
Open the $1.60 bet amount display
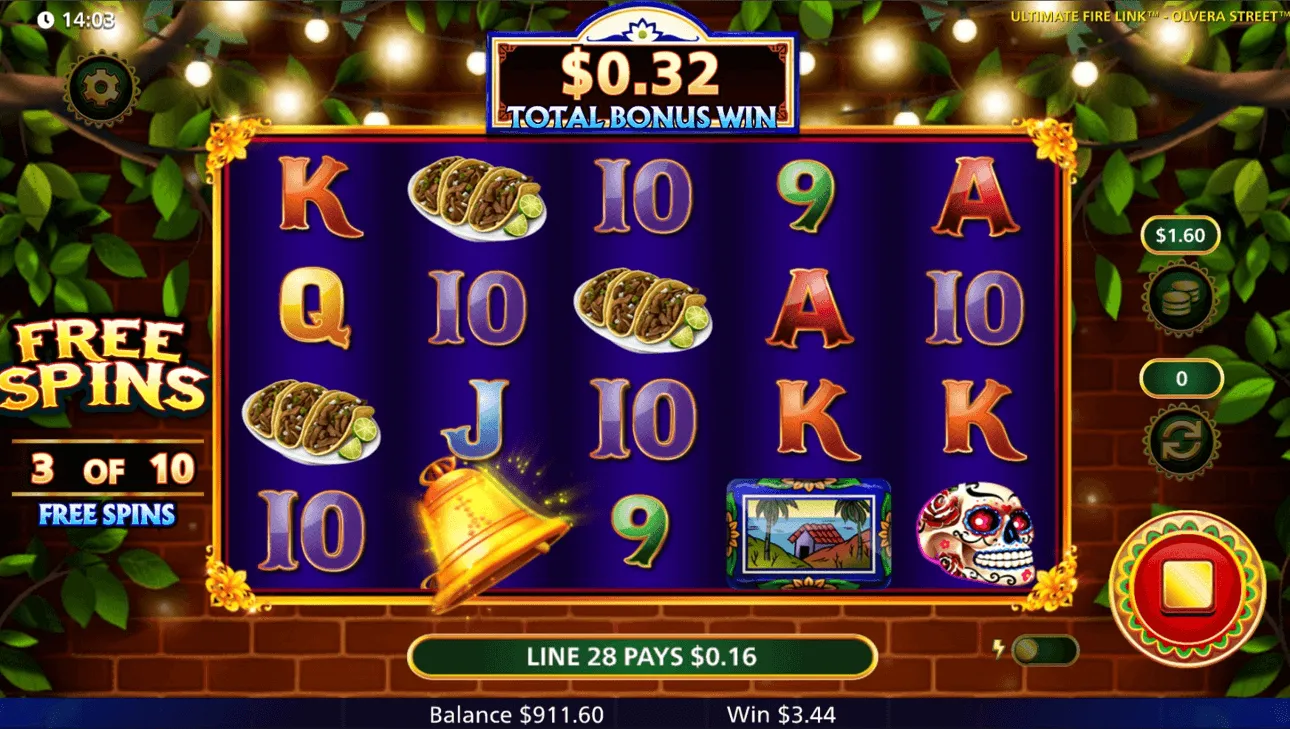[1181, 236]
